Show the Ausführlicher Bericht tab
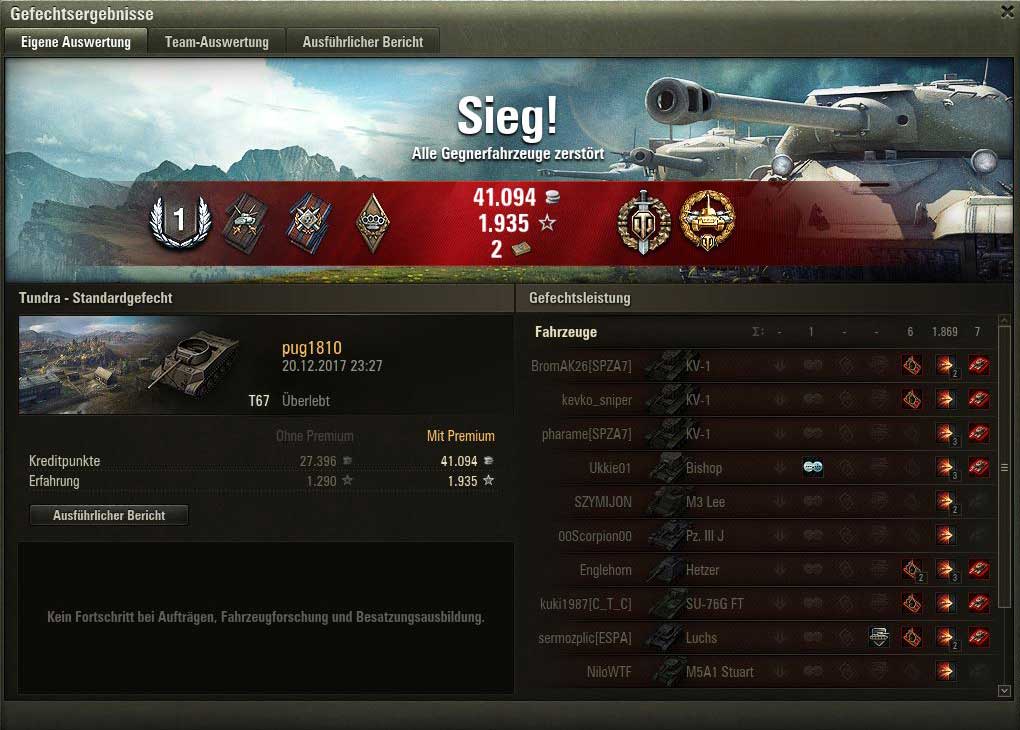This screenshot has width=1020, height=730. tap(363, 42)
